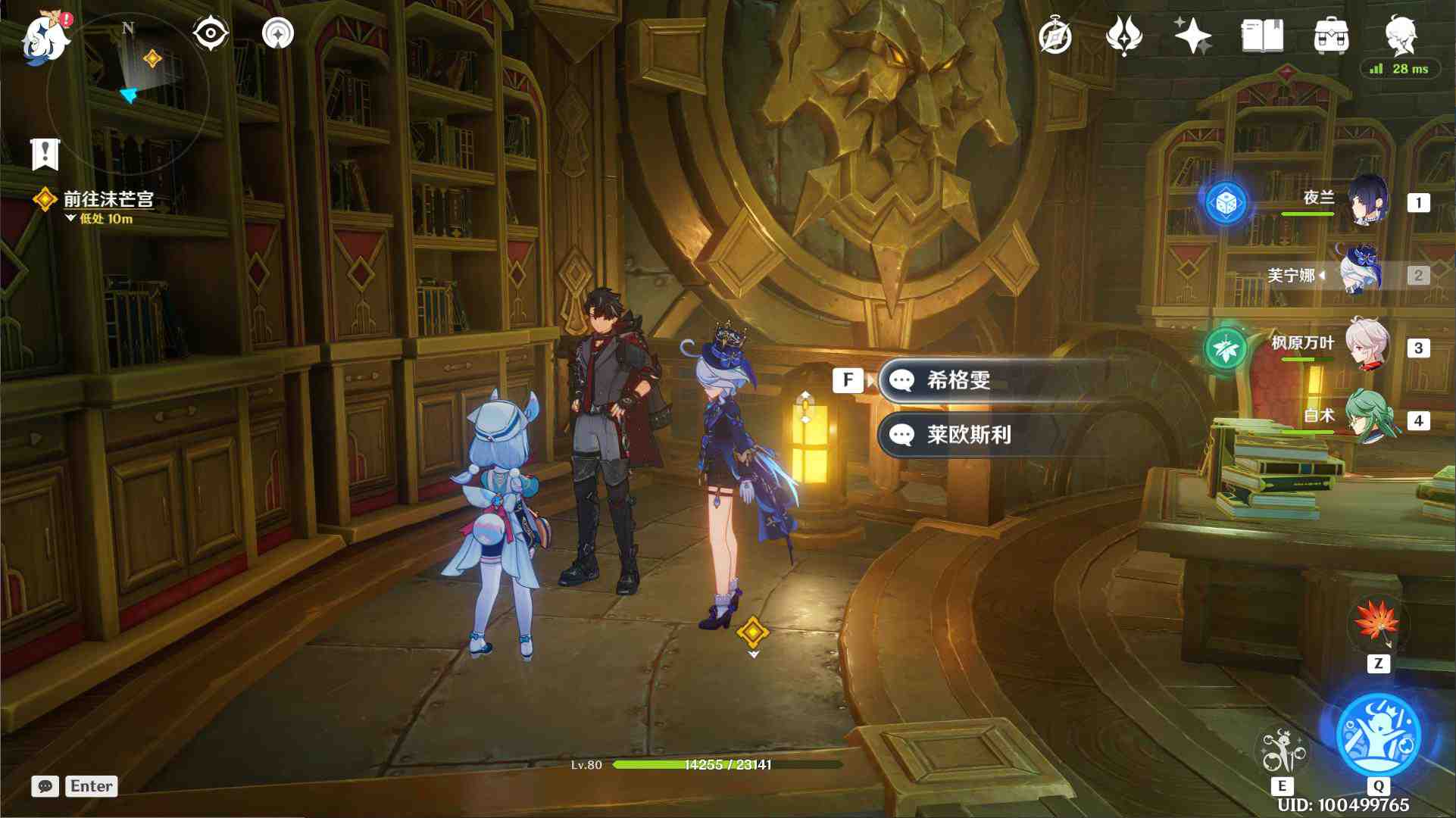Activate the elemental burst skill icon

pyautogui.click(x=1378, y=735)
